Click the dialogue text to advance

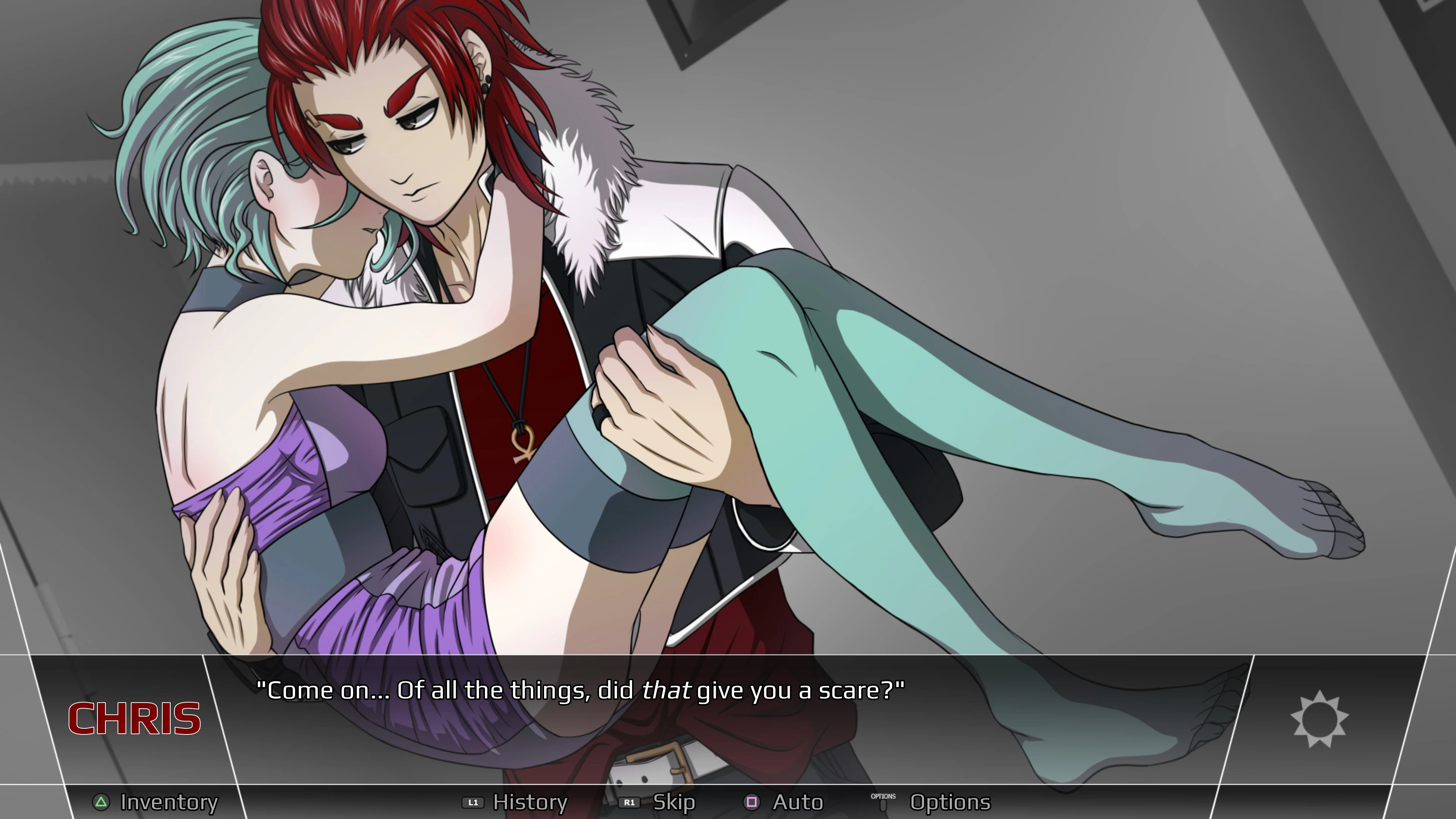[582, 690]
